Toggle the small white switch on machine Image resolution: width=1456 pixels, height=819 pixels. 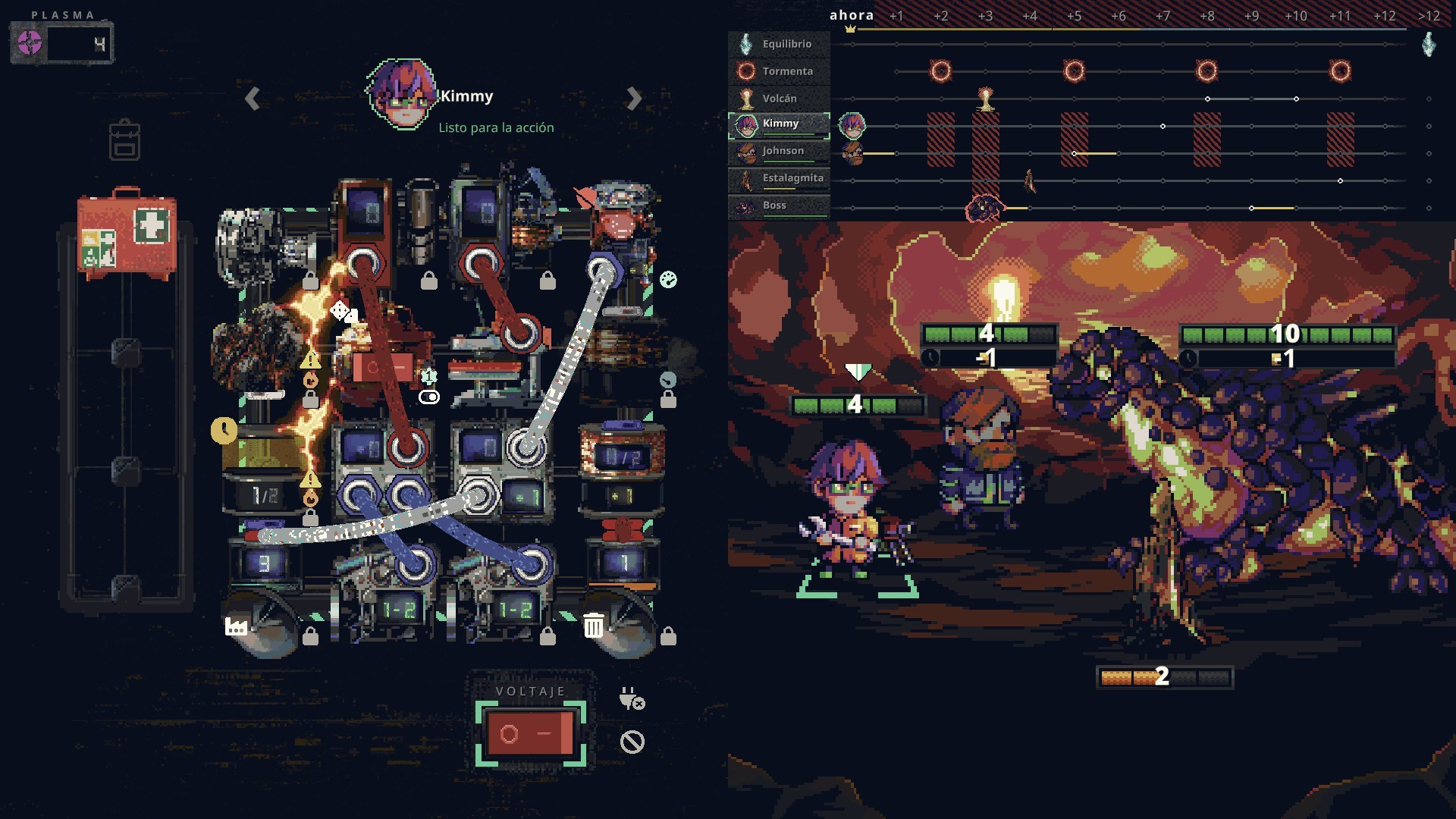(429, 397)
